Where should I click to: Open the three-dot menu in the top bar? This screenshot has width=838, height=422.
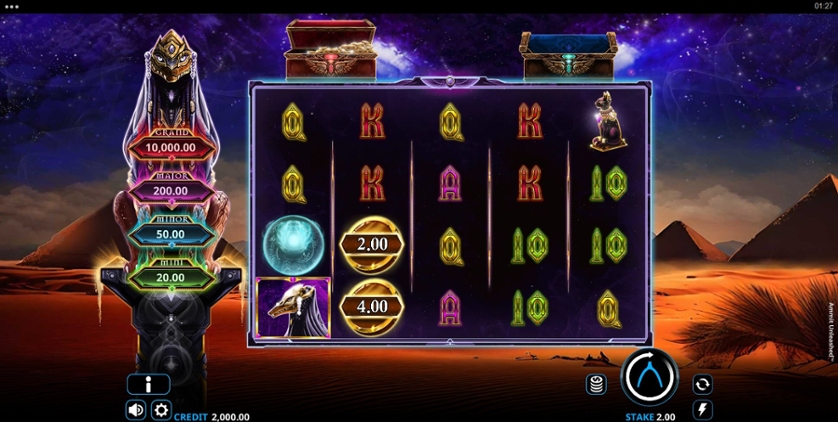tap(12, 7)
